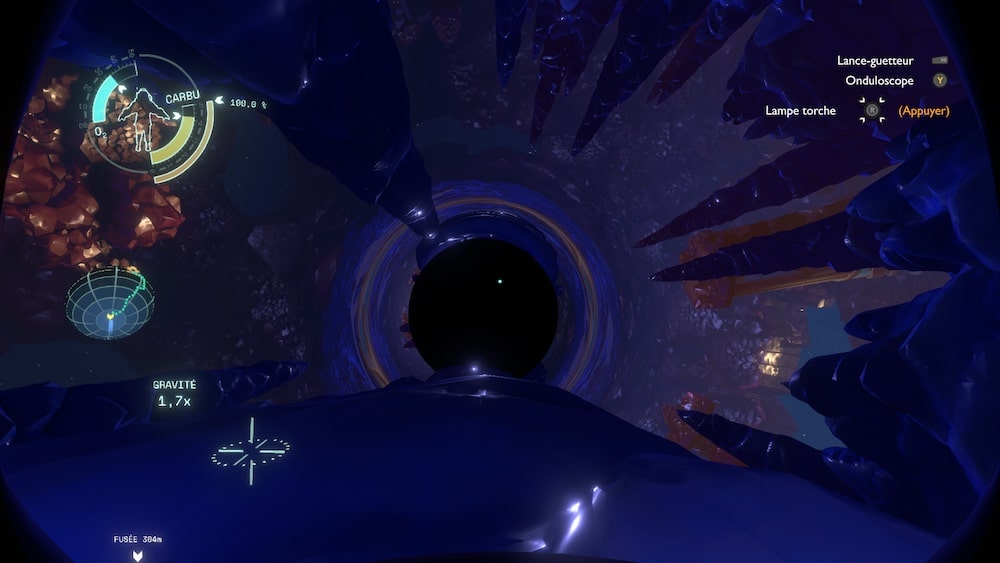The image size is (1000, 563).
Task: Click the spherical minimap globe
Action: 111,301
